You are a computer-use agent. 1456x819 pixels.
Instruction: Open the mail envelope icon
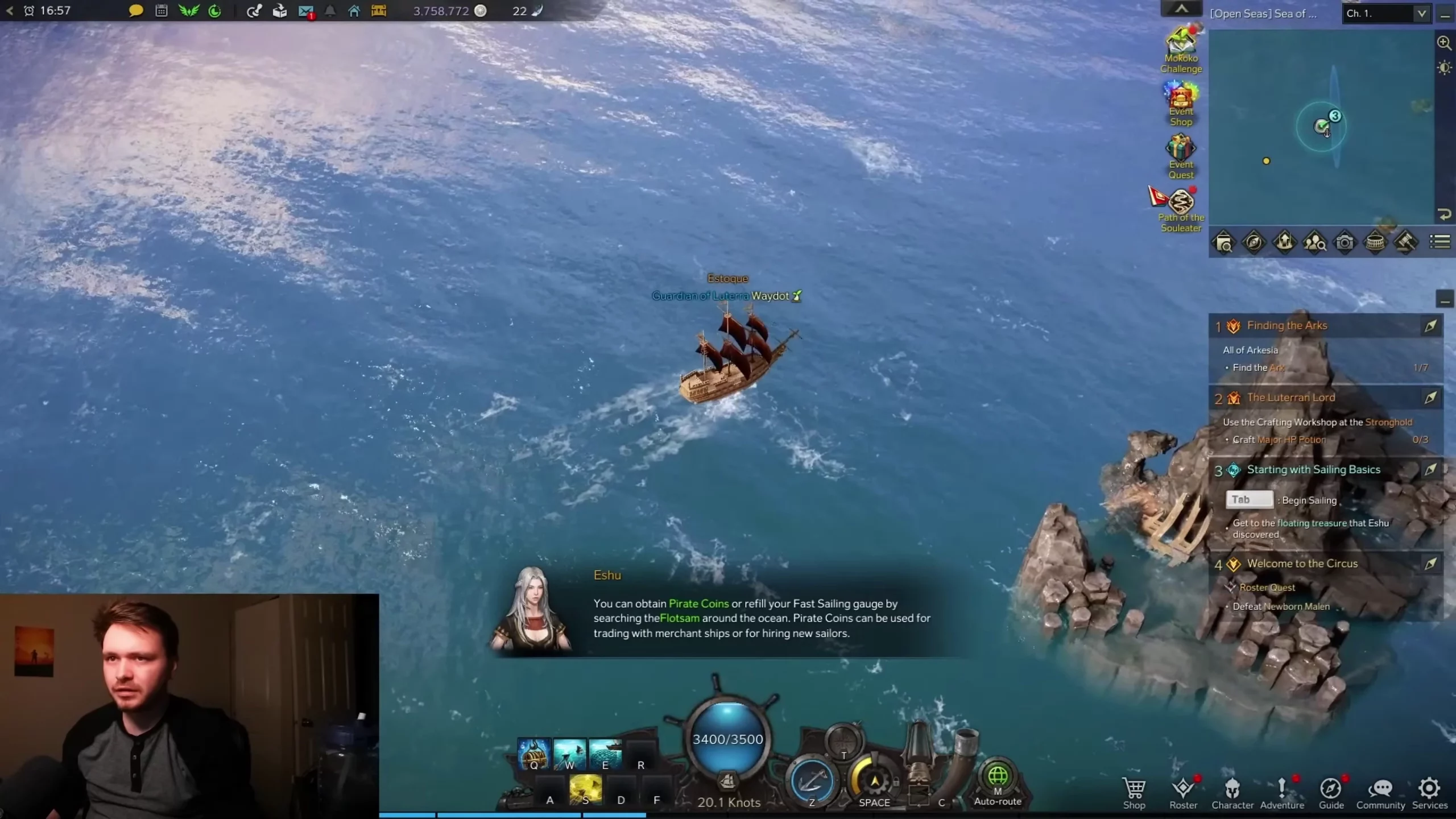click(306, 11)
